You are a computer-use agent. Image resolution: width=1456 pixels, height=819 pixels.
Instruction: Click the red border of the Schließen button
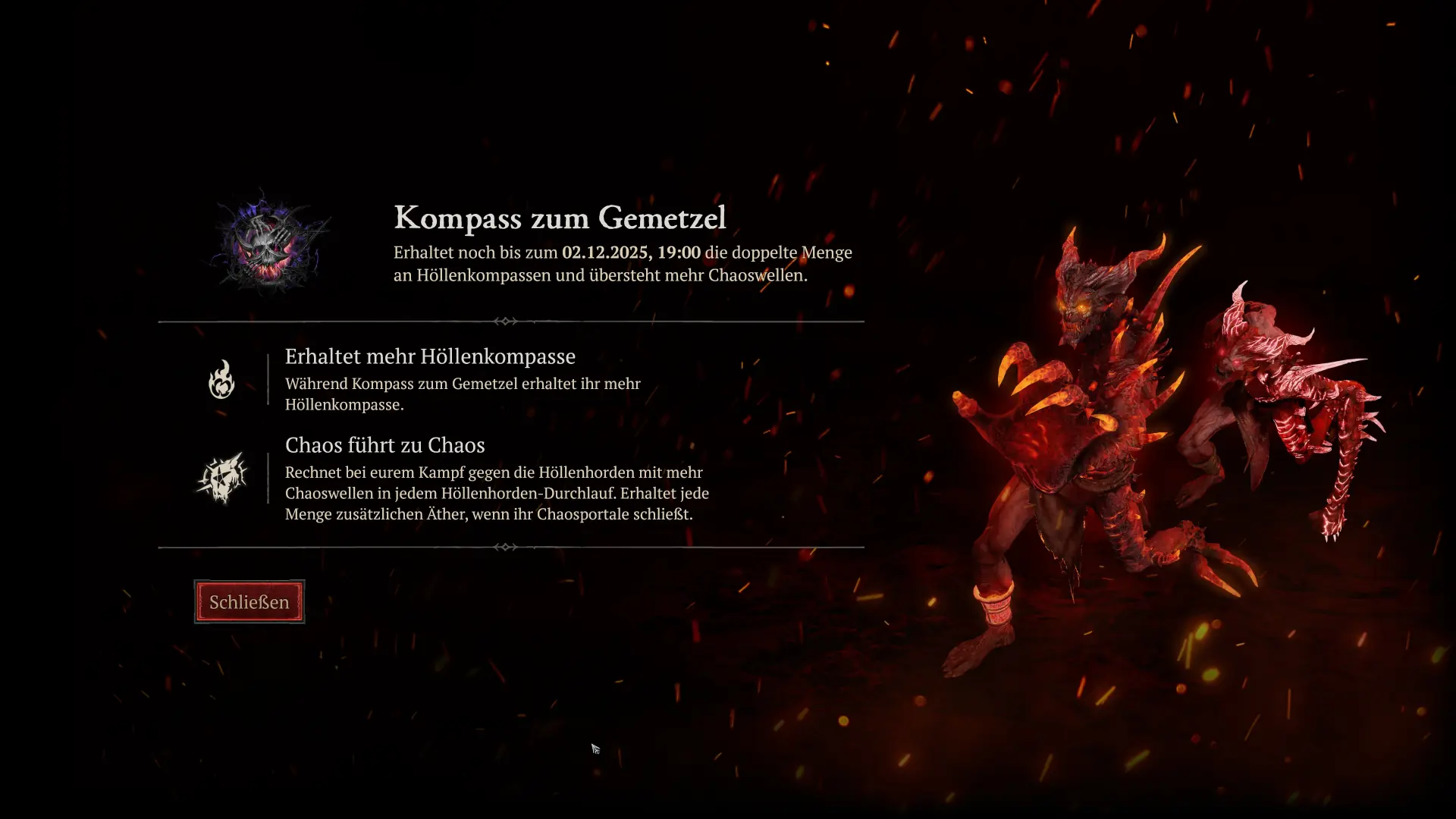(x=249, y=582)
